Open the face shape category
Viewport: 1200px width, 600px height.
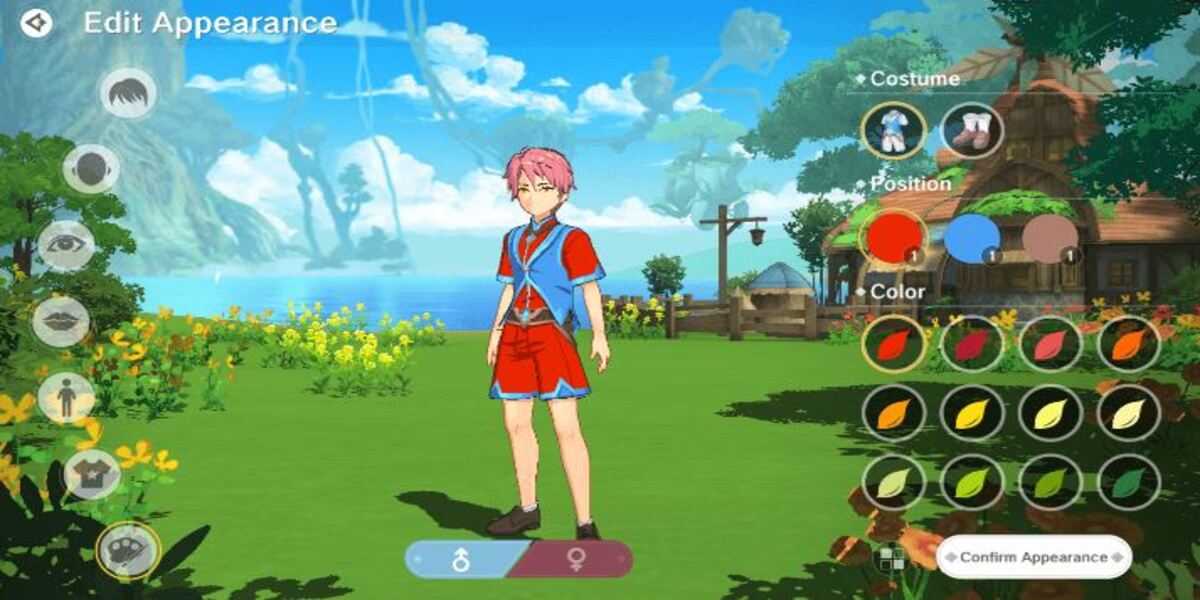click(92, 169)
